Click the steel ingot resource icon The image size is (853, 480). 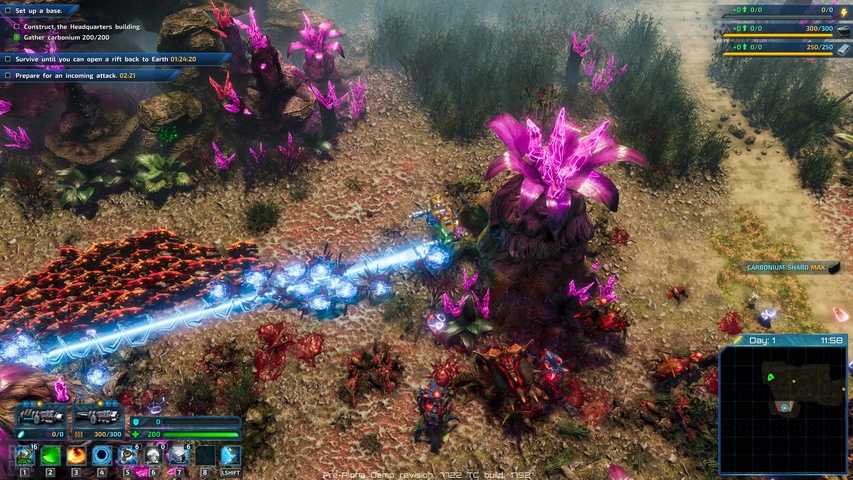pyautogui.click(x=843, y=47)
